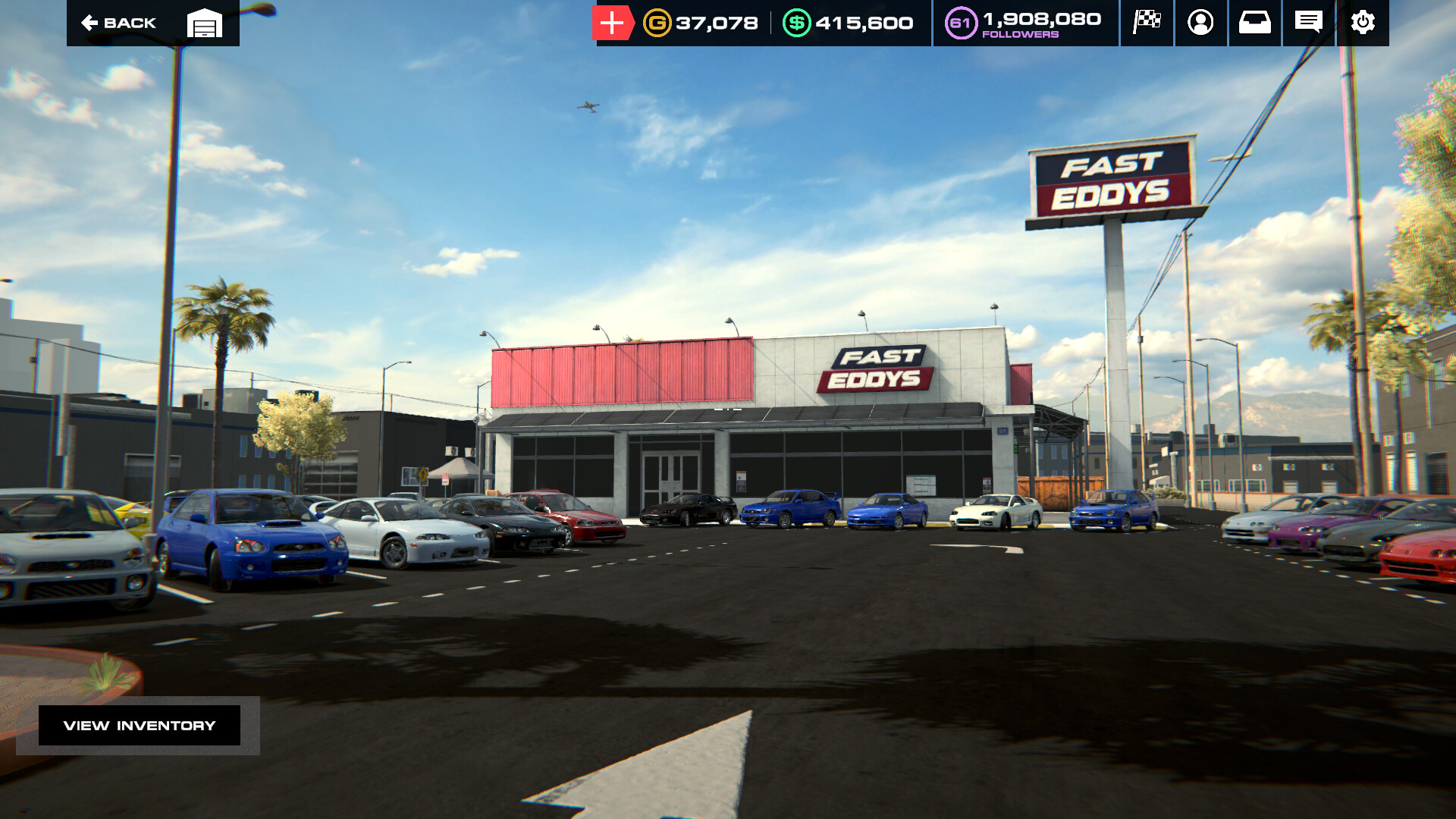Click View Inventory button
Image resolution: width=1456 pixels, height=819 pixels.
click(140, 726)
